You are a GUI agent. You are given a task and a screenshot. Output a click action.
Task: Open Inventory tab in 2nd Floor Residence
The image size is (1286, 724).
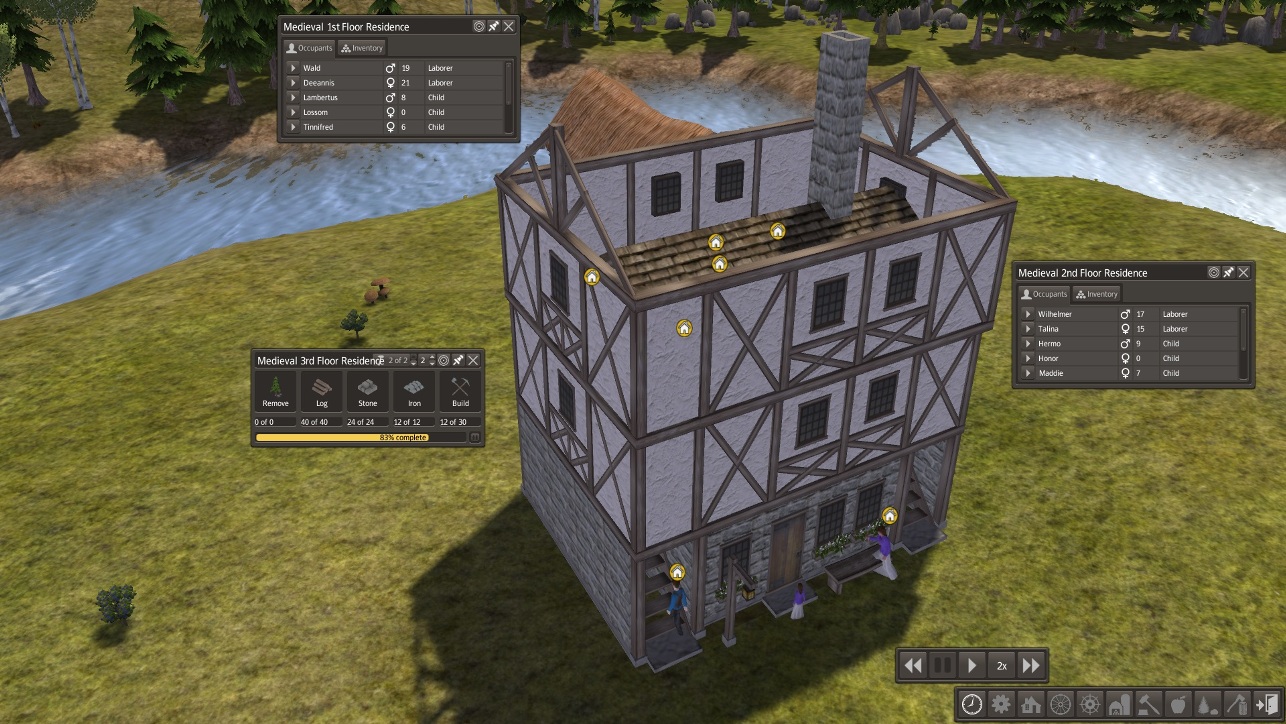[x=1096, y=294]
